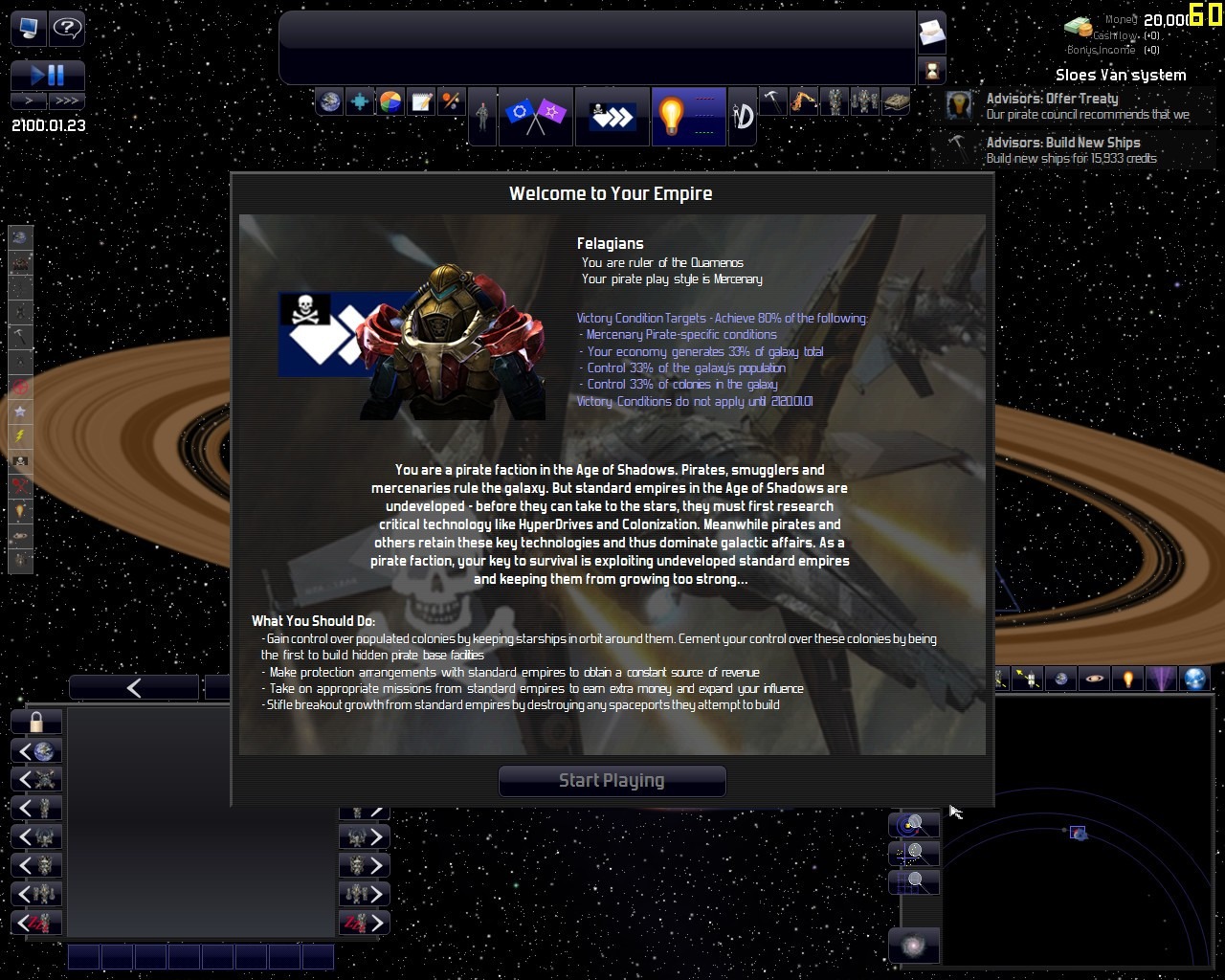
Task: Open the computer monitor game menu
Action: click(28, 28)
